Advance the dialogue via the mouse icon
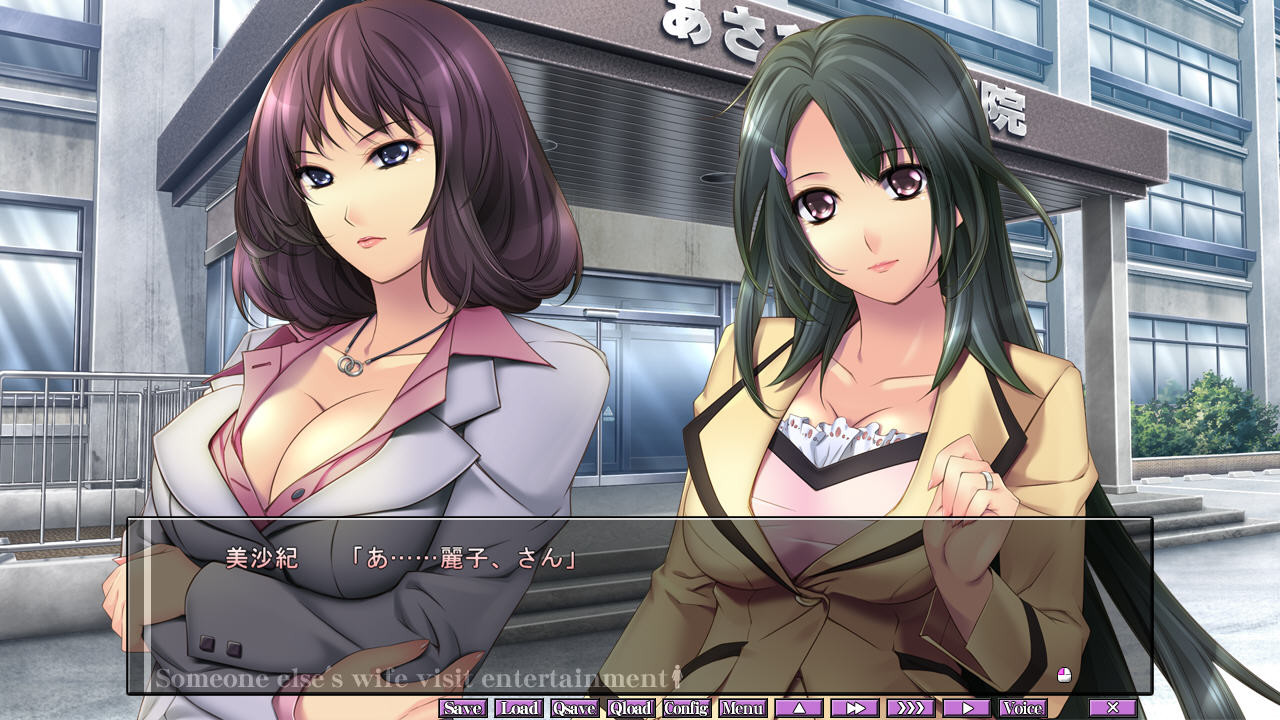Screen dimensions: 1280x720 tap(1064, 675)
